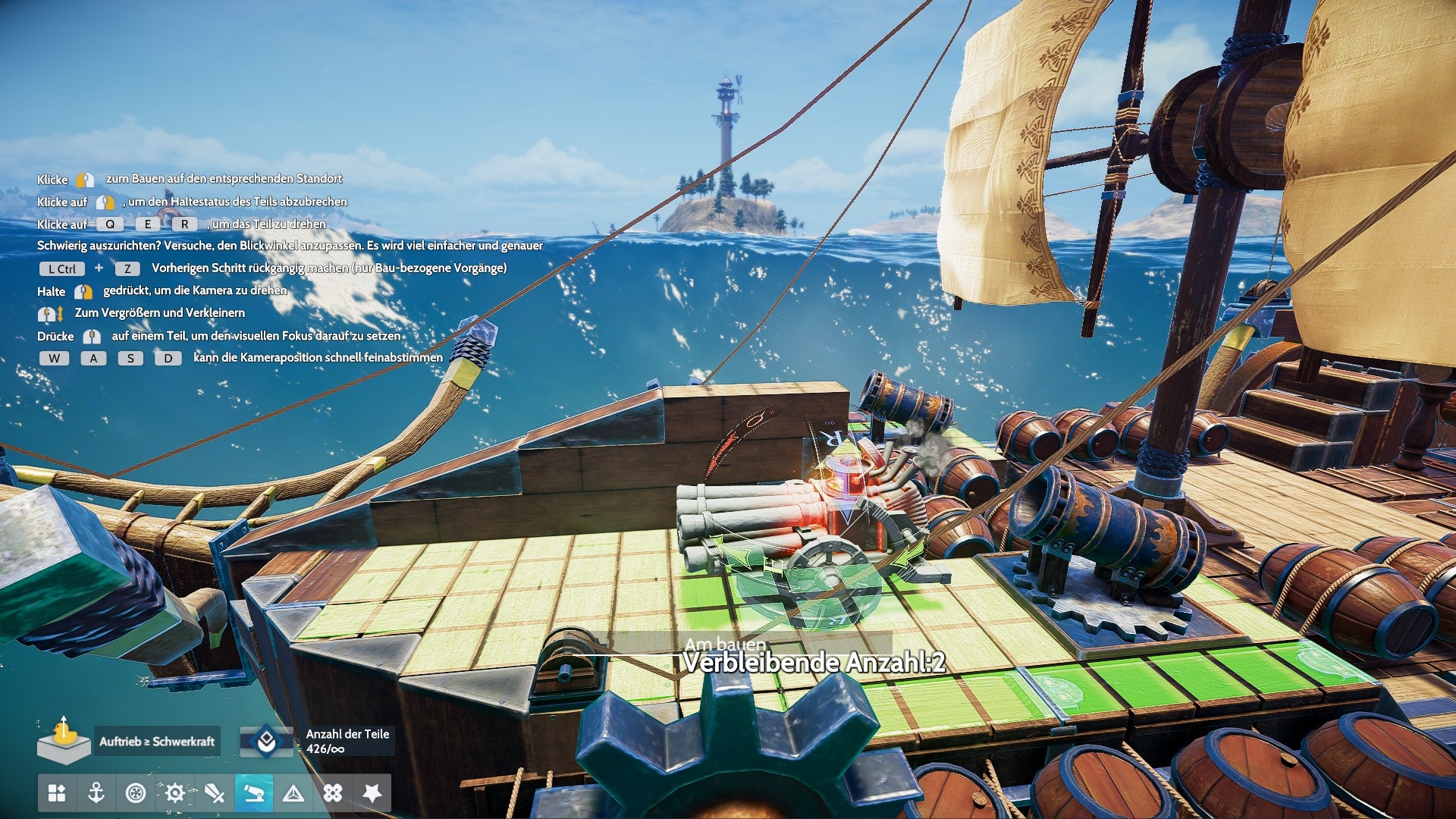Switch to the triangle structure category
This screenshot has width=1456, height=819.
pyautogui.click(x=293, y=793)
